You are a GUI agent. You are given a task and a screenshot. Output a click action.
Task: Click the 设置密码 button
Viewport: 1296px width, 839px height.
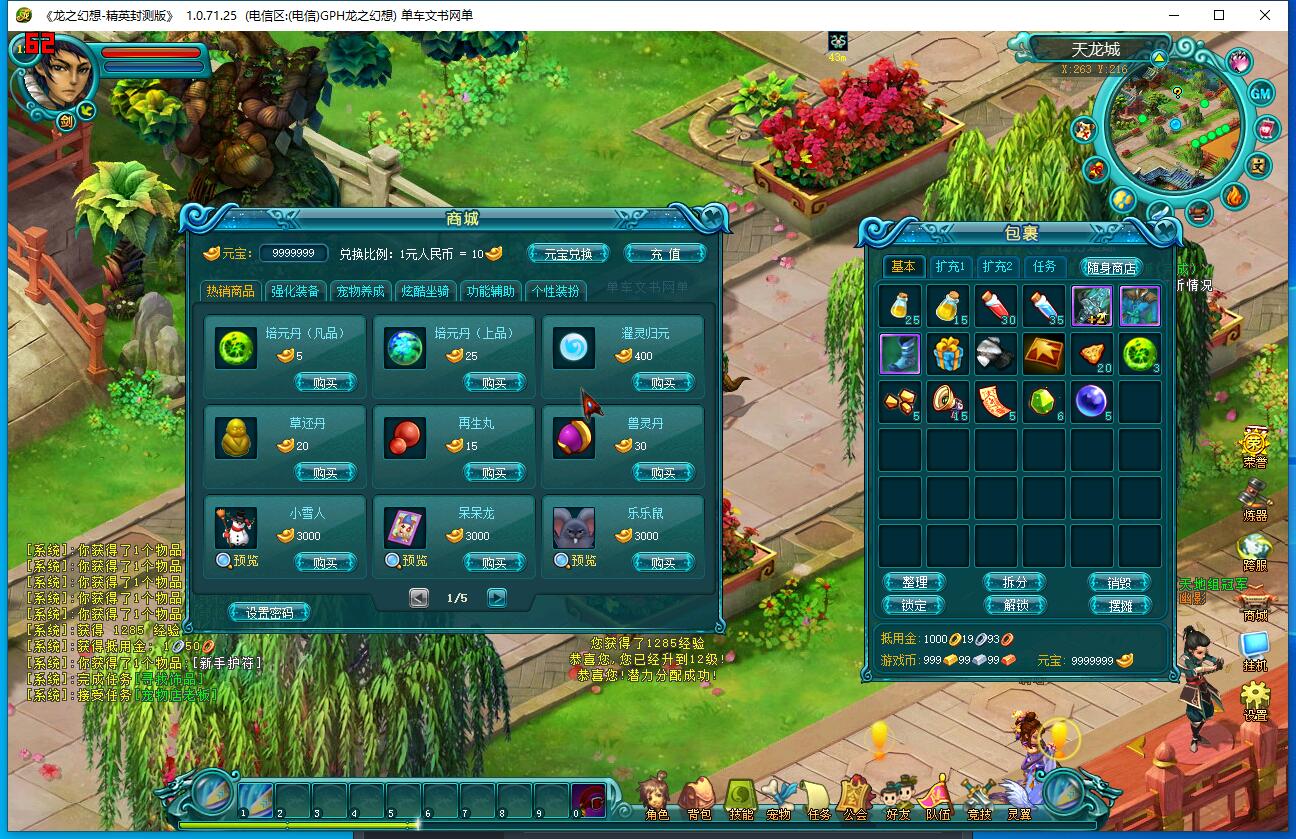[269, 613]
